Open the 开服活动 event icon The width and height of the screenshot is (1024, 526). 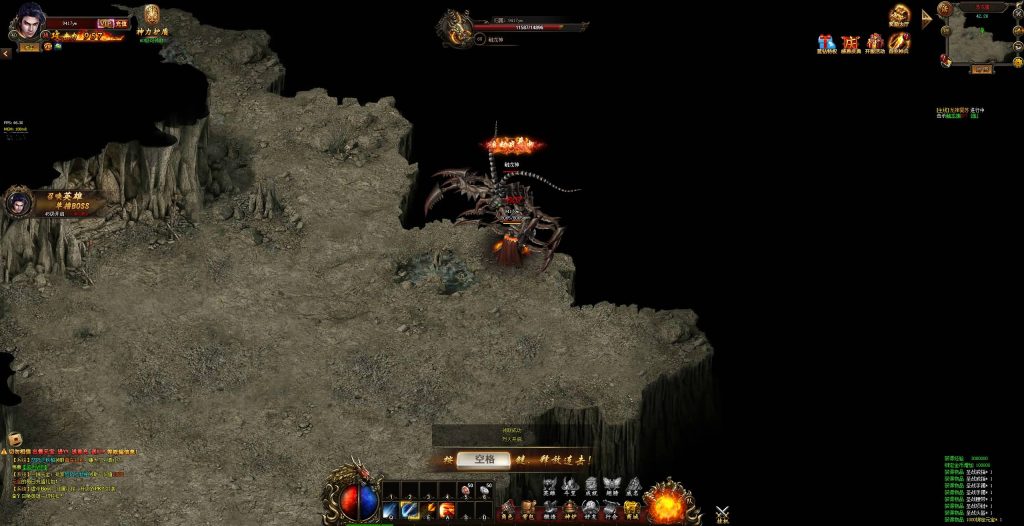tap(875, 43)
